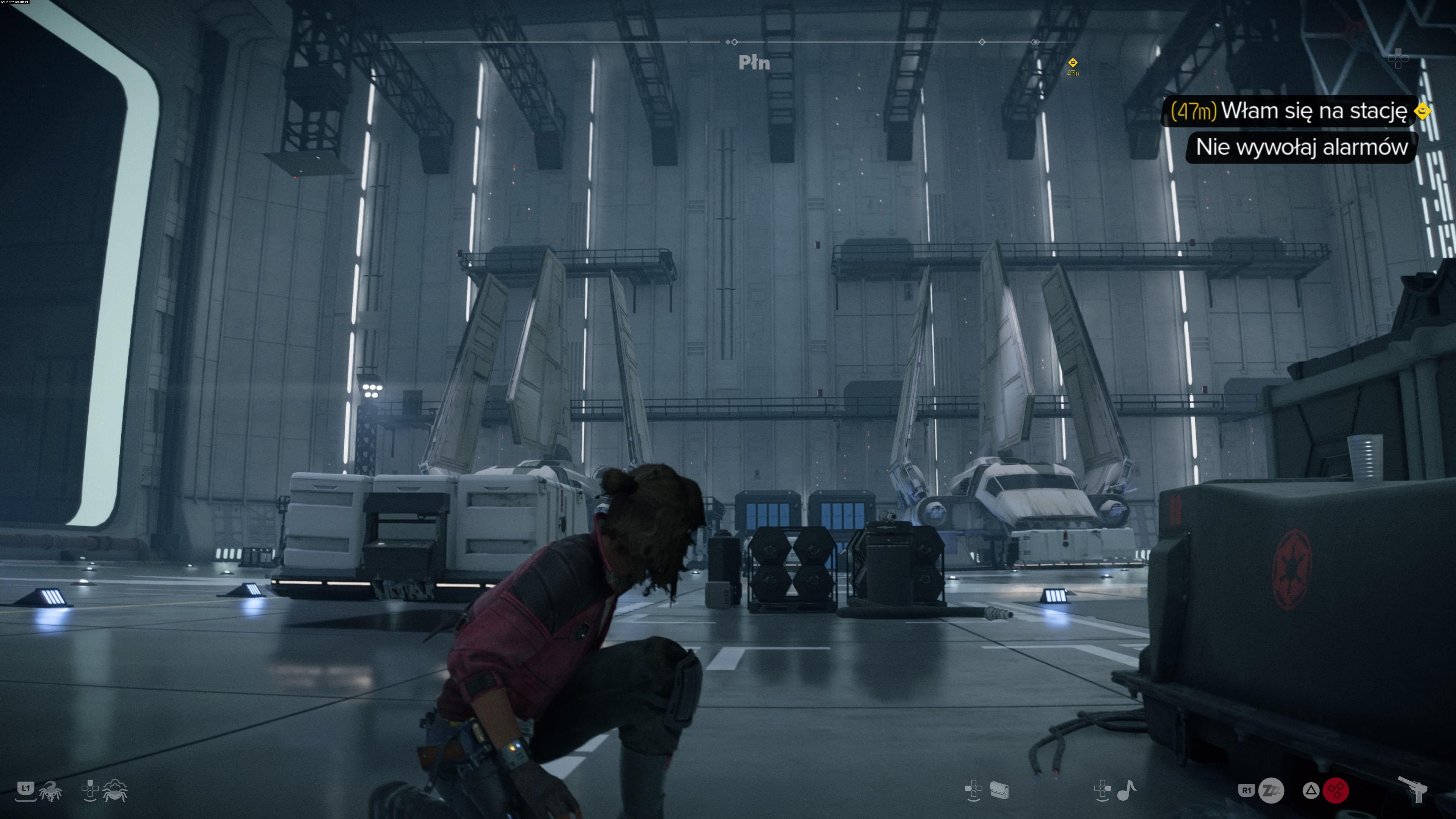The image size is (1456, 819).
Task: Select the Nix companion command icon
Action: [x=51, y=790]
